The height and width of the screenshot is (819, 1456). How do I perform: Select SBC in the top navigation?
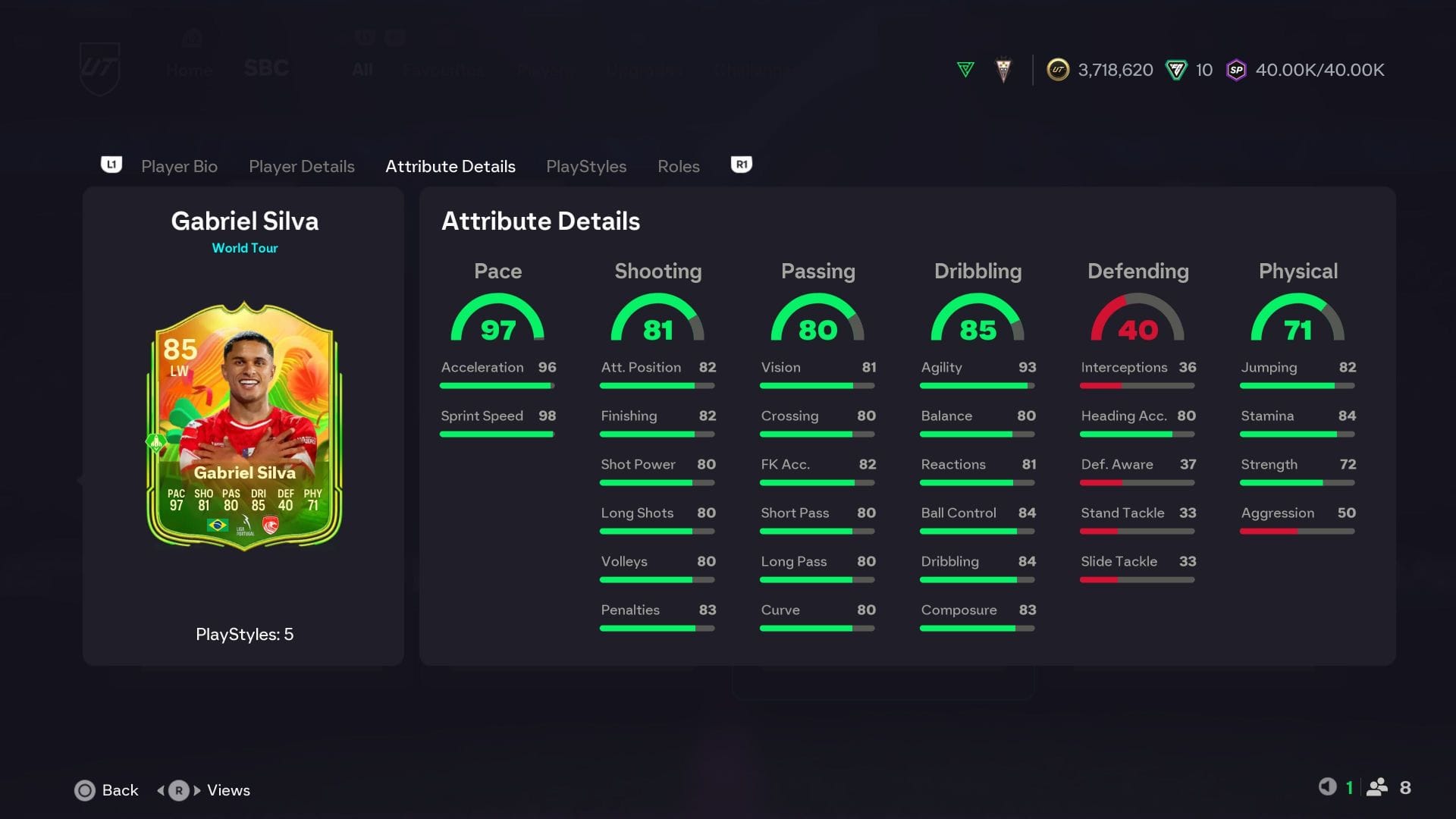(266, 70)
